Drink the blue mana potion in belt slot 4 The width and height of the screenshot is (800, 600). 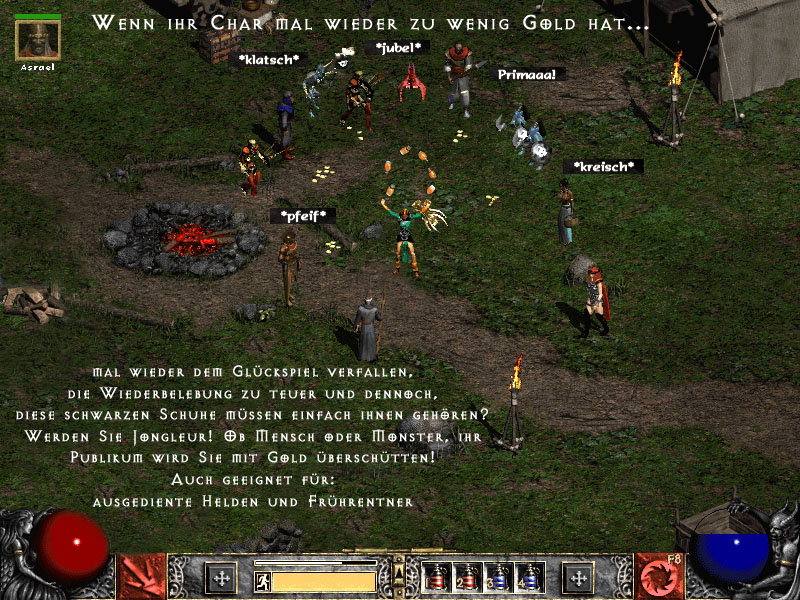529,577
